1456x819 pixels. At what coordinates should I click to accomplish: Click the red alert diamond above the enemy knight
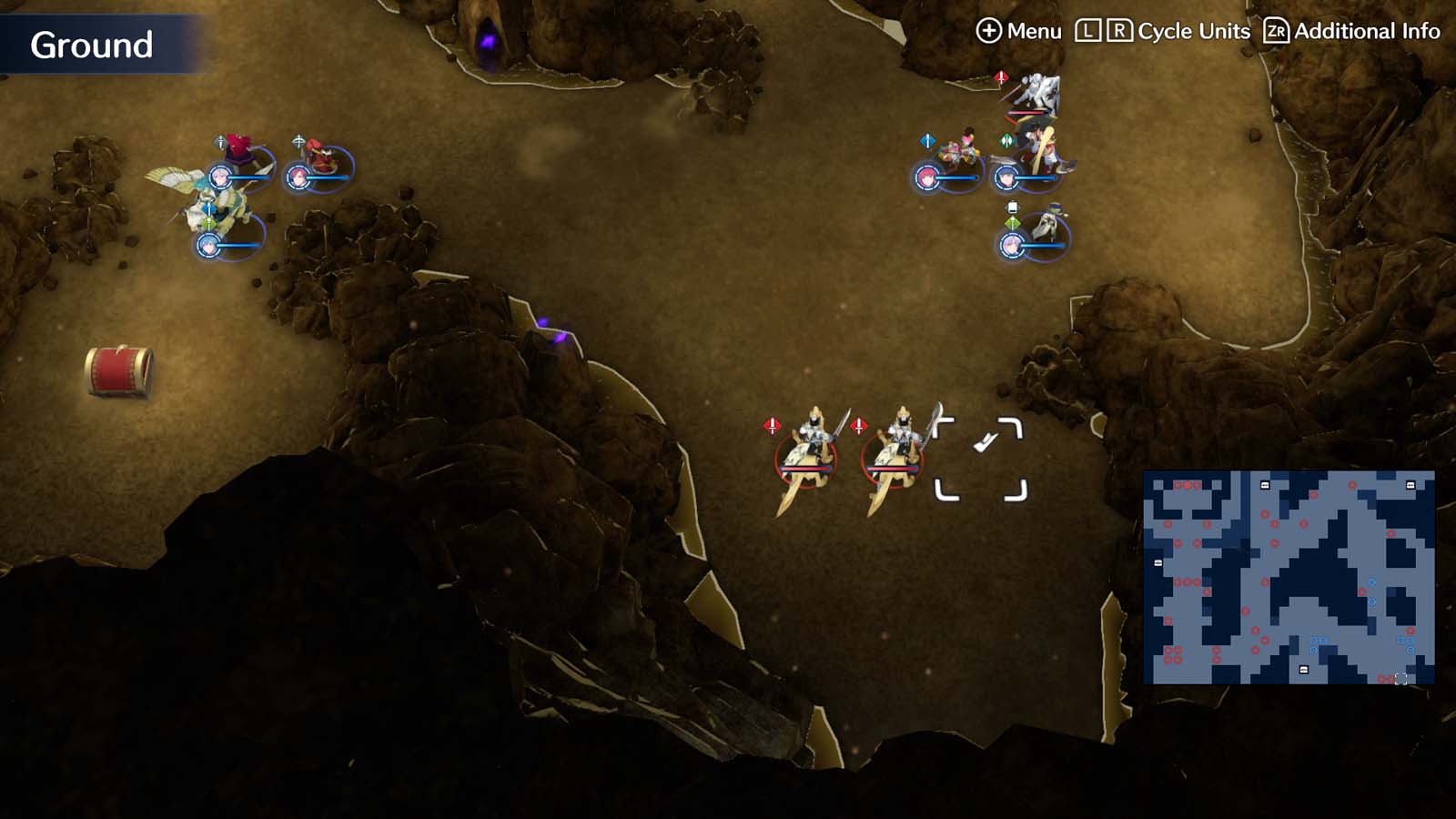(x=1001, y=77)
